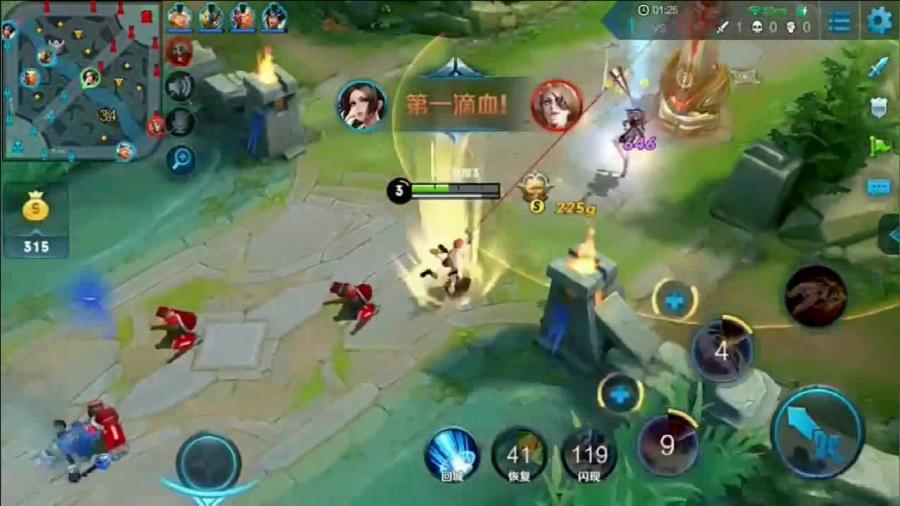Cast the skill showing cooldown 4
This screenshot has height=506, width=900.
pos(723,350)
